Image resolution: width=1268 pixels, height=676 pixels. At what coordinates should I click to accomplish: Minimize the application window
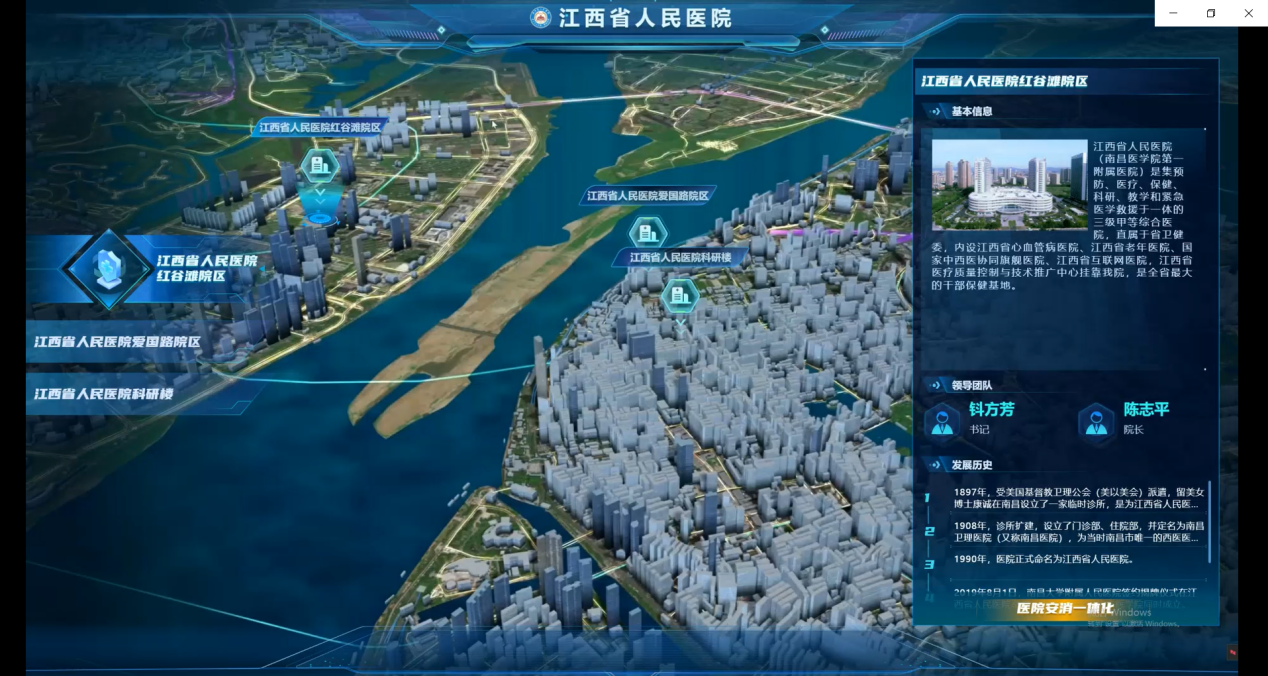1173,13
